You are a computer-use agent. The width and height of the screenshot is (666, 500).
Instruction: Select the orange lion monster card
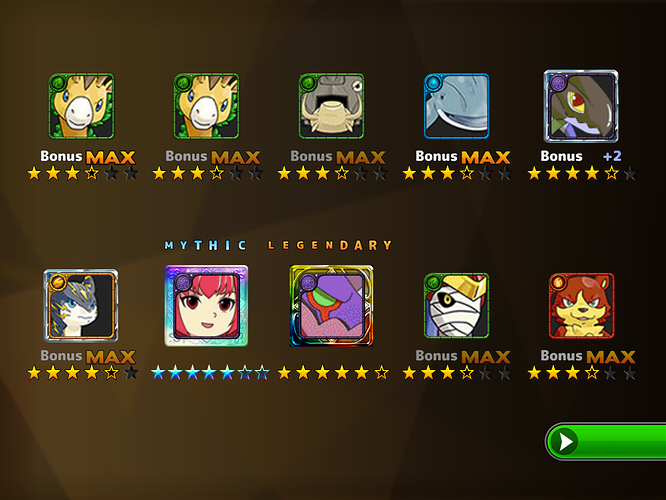581,306
